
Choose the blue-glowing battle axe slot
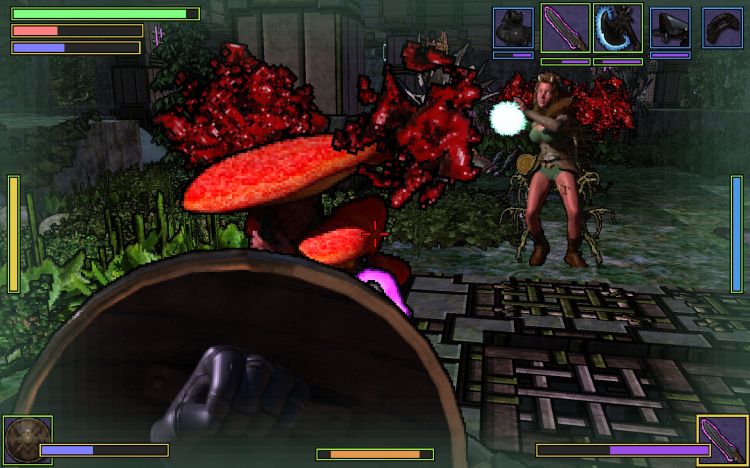pos(618,27)
